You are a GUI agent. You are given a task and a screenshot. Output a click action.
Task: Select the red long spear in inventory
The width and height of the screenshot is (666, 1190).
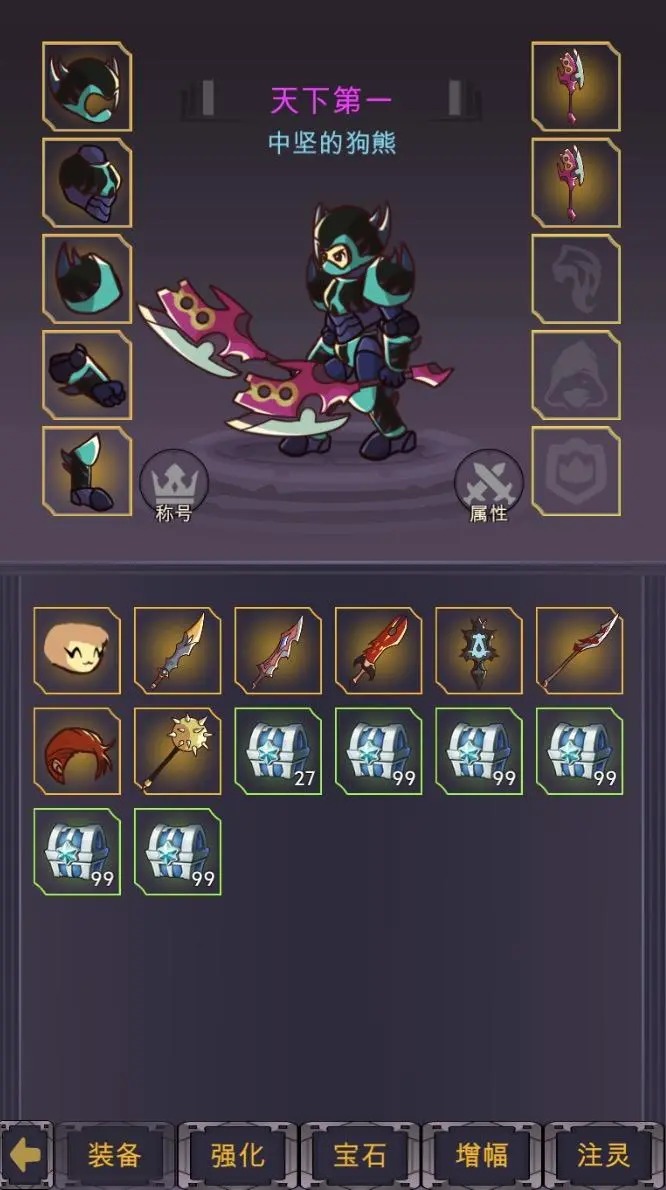580,650
